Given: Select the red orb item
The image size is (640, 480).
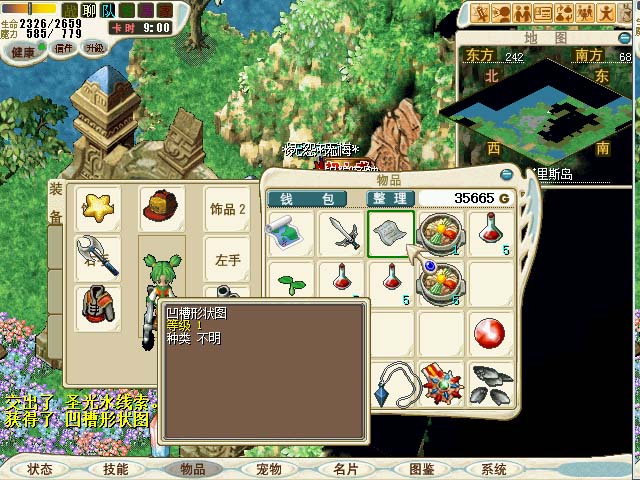Looking at the screenshot, I should tap(491, 333).
